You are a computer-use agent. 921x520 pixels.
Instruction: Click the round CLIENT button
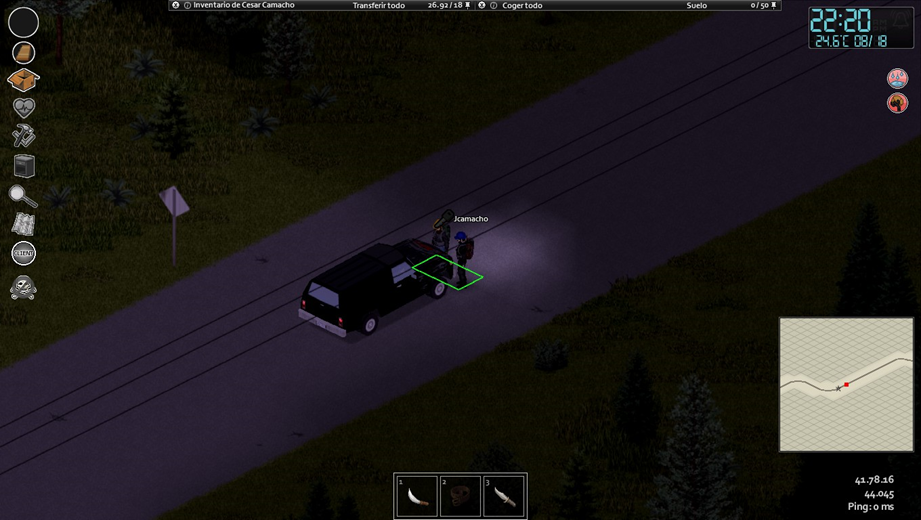tap(23, 254)
